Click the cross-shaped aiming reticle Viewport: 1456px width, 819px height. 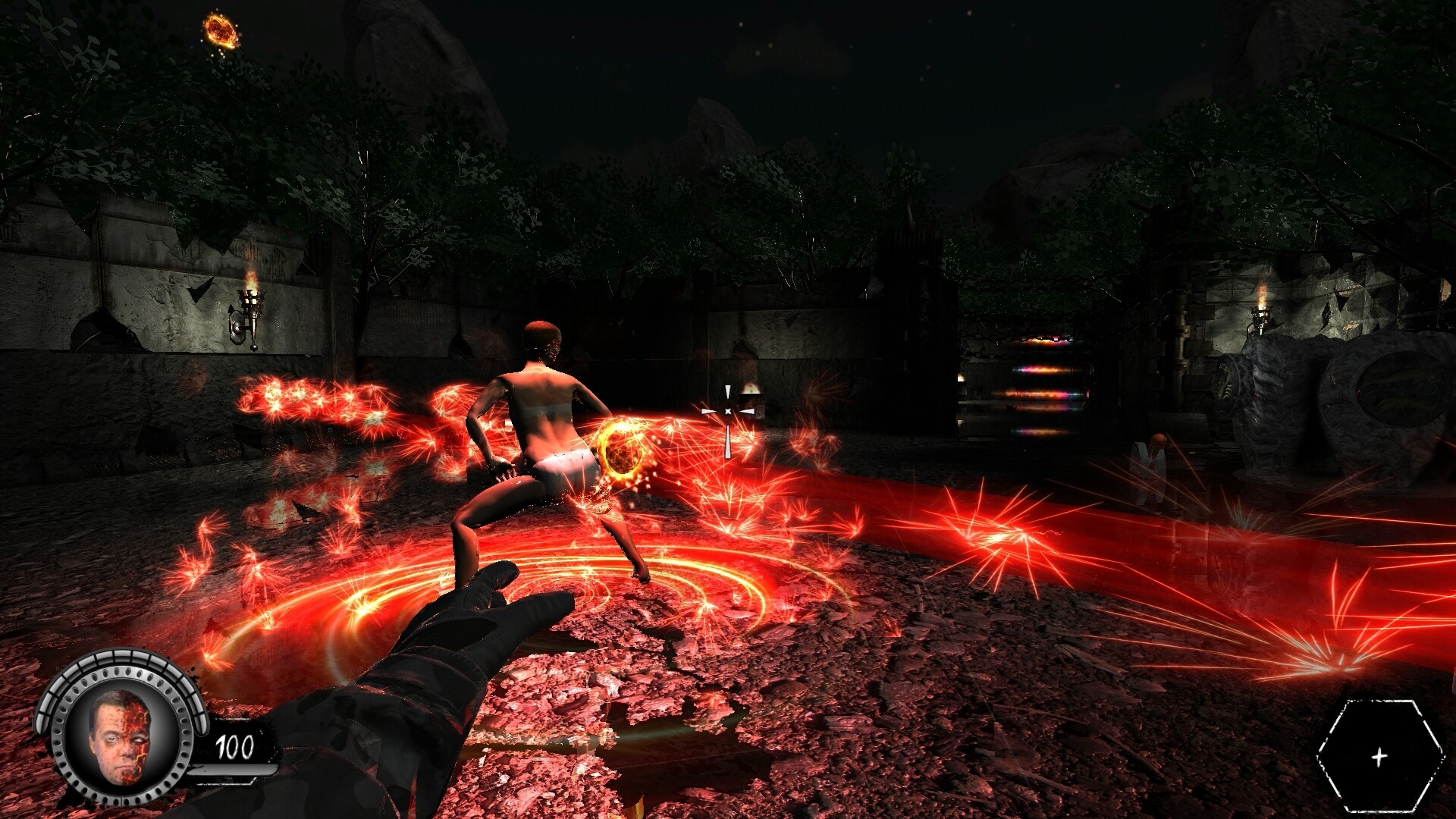click(x=727, y=410)
